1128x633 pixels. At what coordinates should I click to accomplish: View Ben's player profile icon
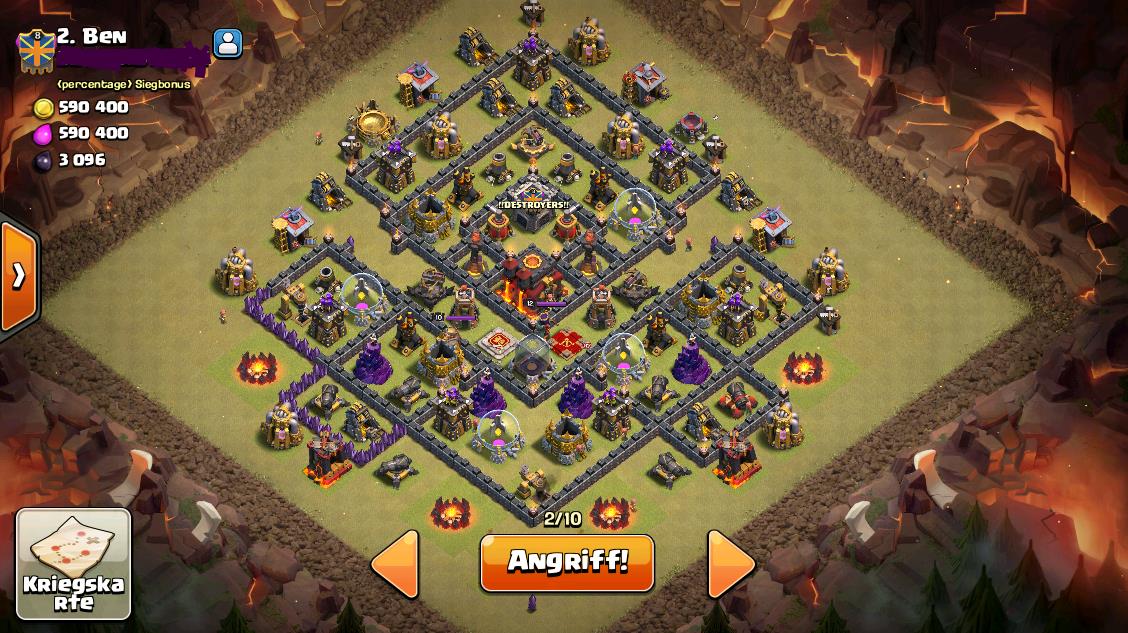(228, 43)
